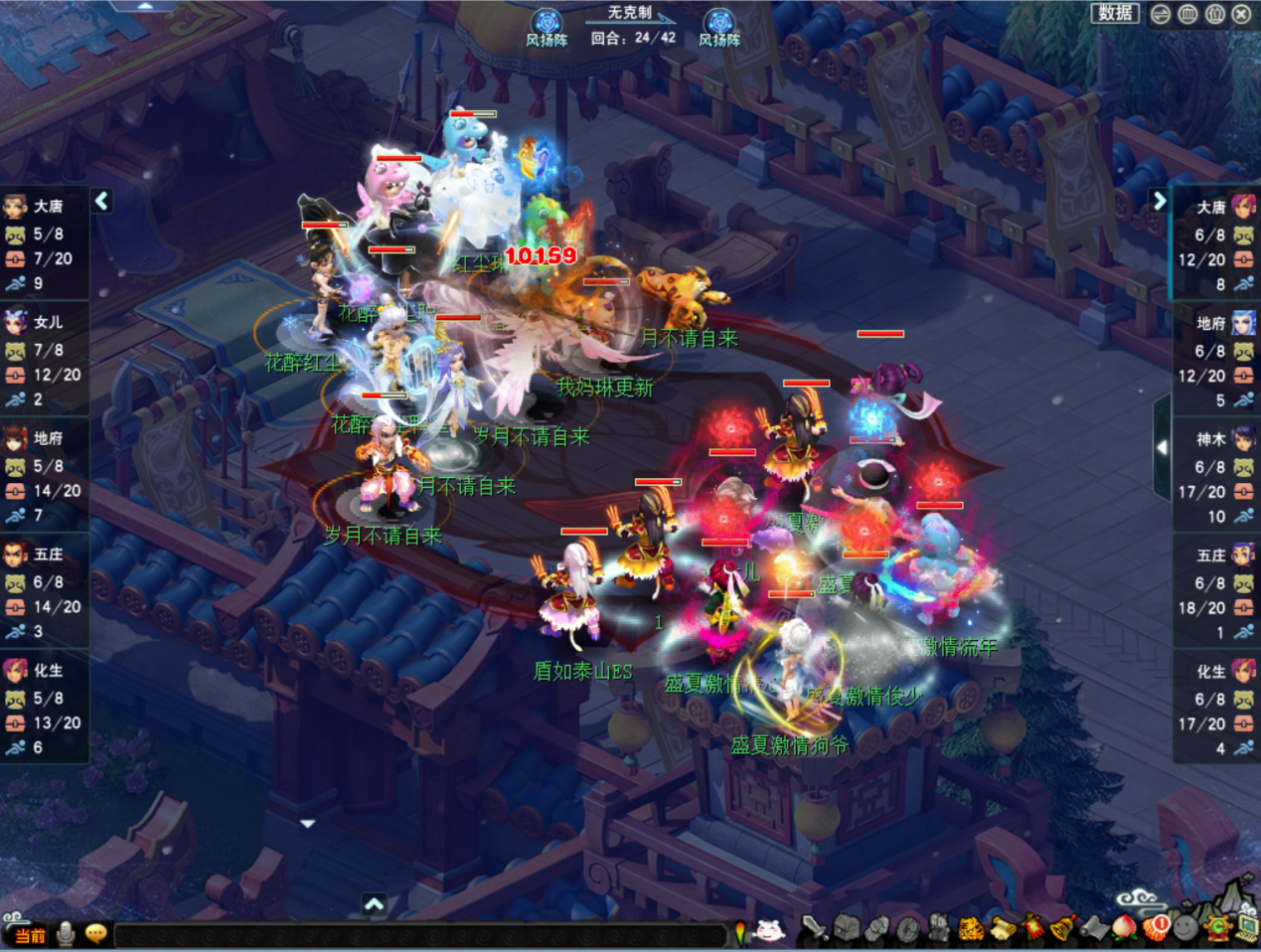
Task: Click the golden bell icon
Action: pos(1062,929)
